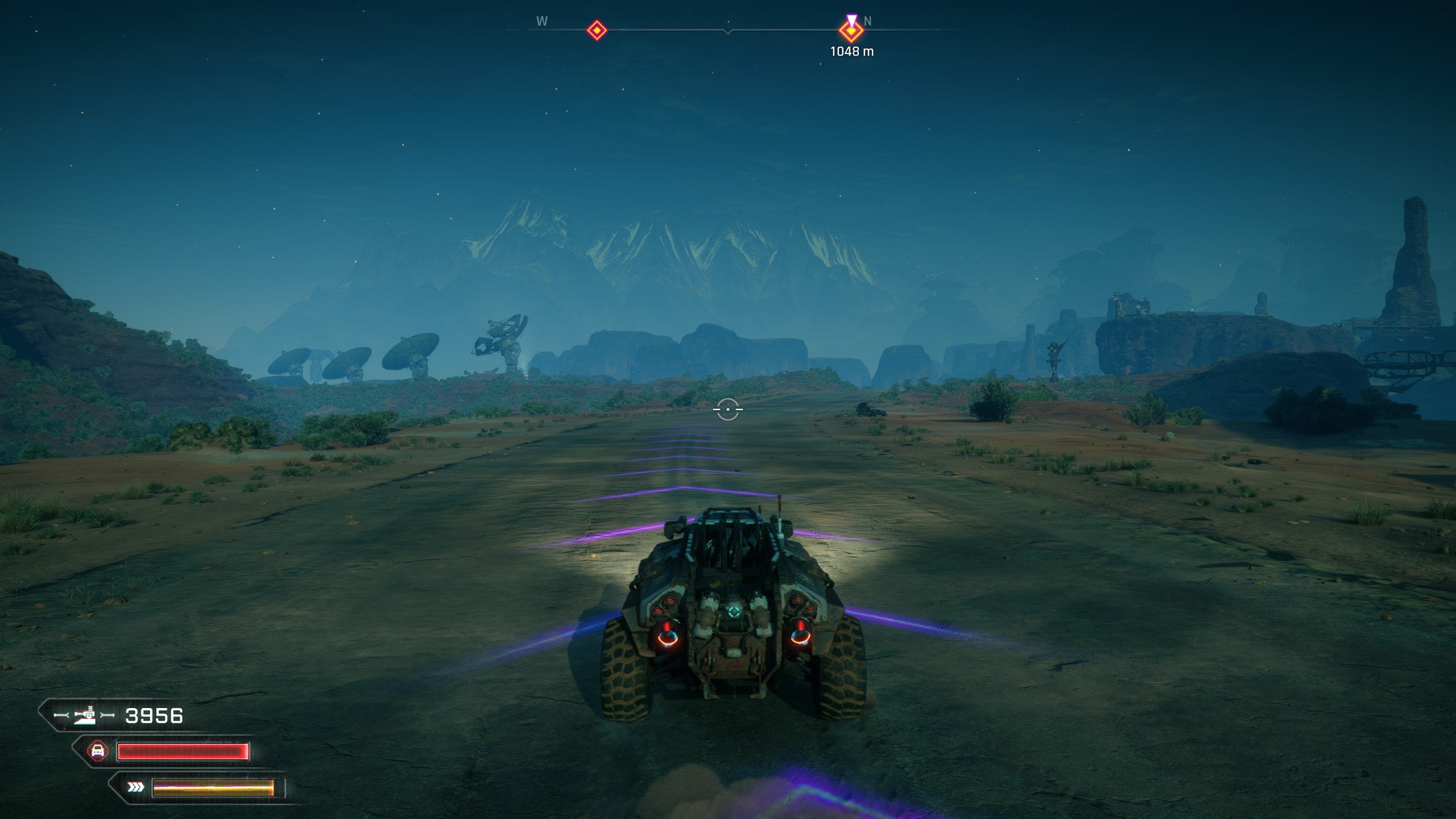Viewport: 1456px width, 819px height.
Task: Activate the boost chevrons icon
Action: (135, 787)
